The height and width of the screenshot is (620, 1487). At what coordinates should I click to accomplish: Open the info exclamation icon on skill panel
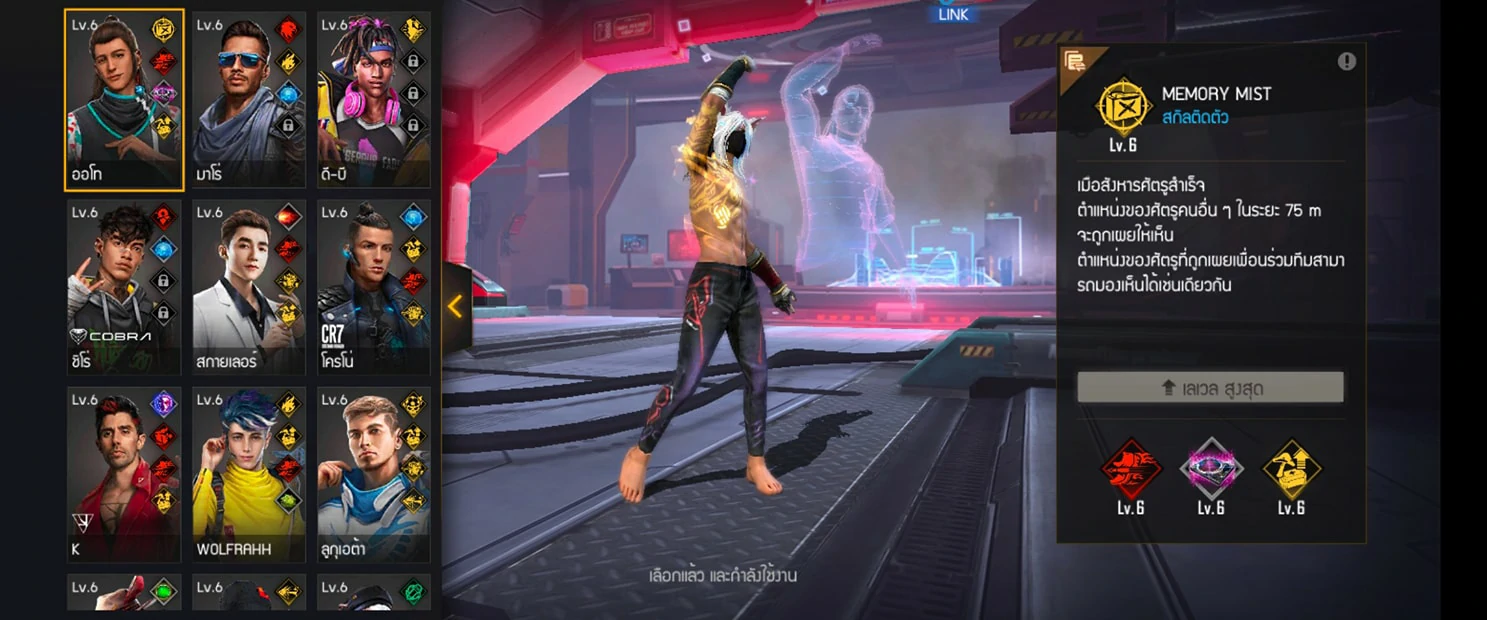point(1347,62)
